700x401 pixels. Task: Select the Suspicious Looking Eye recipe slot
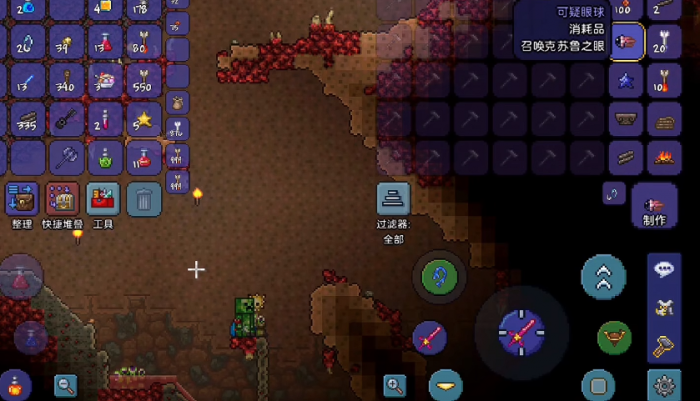pos(627,42)
